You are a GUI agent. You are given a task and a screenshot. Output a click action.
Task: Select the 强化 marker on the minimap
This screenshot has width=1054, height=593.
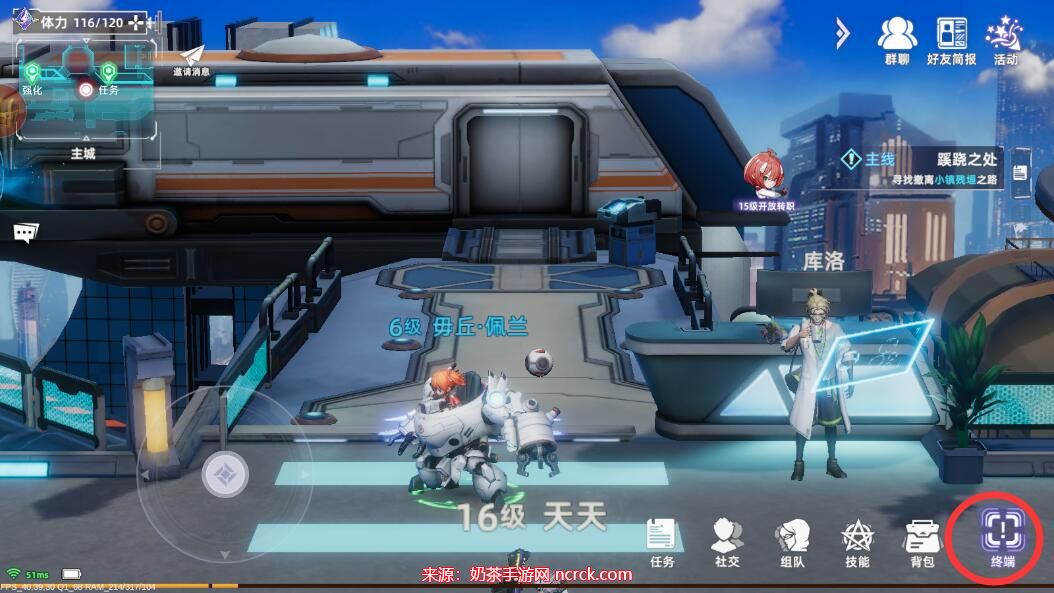(x=33, y=73)
